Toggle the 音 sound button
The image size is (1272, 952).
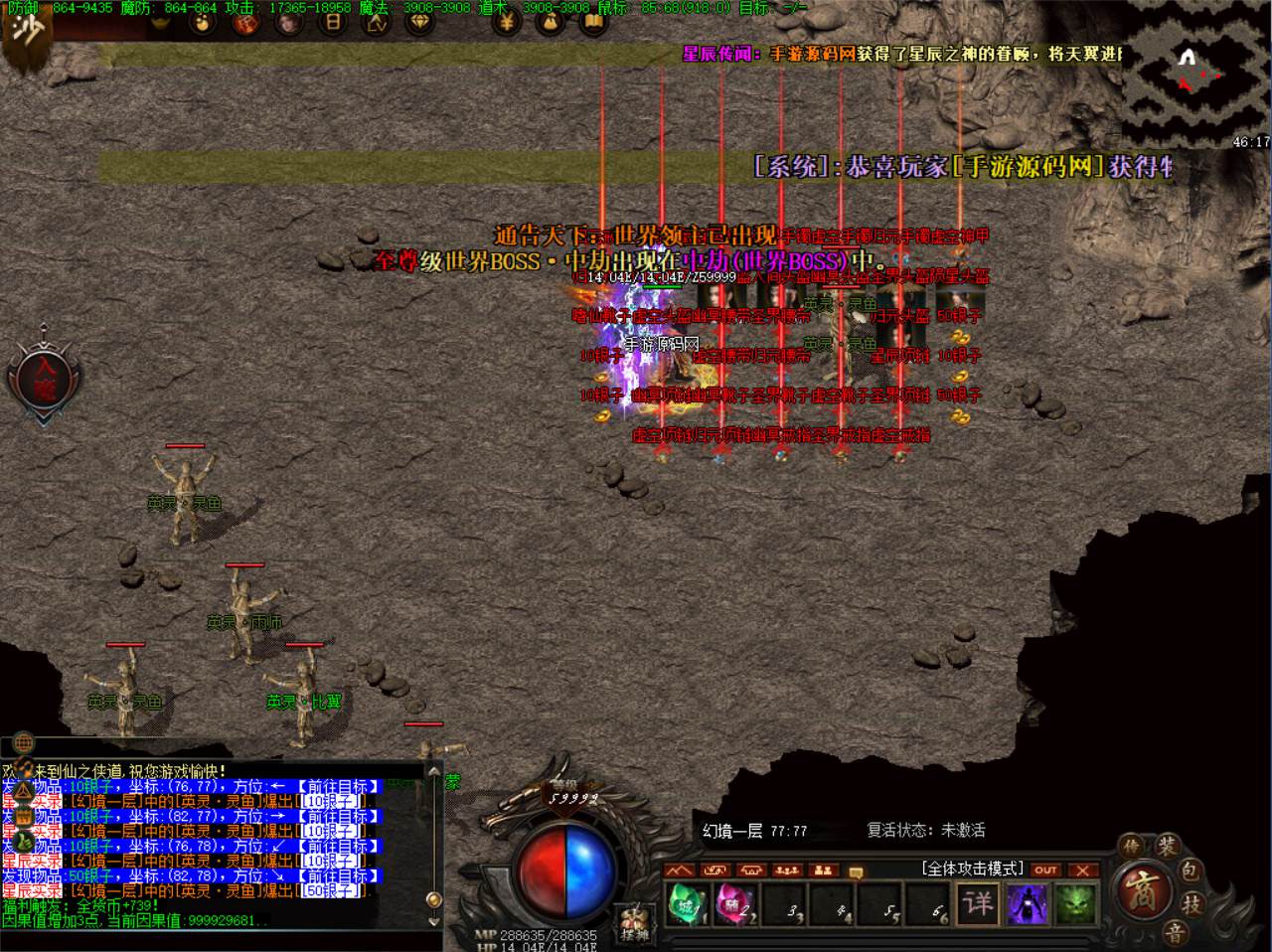click(x=1175, y=932)
